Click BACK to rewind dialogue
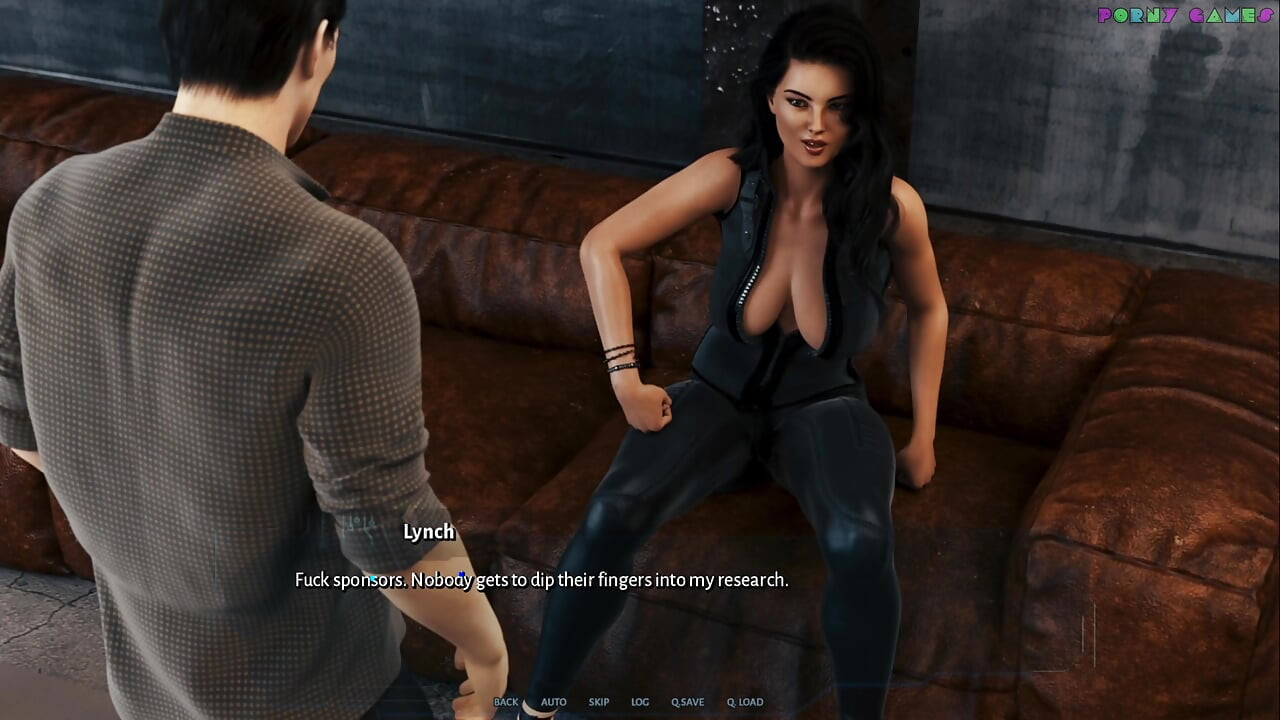 point(507,702)
